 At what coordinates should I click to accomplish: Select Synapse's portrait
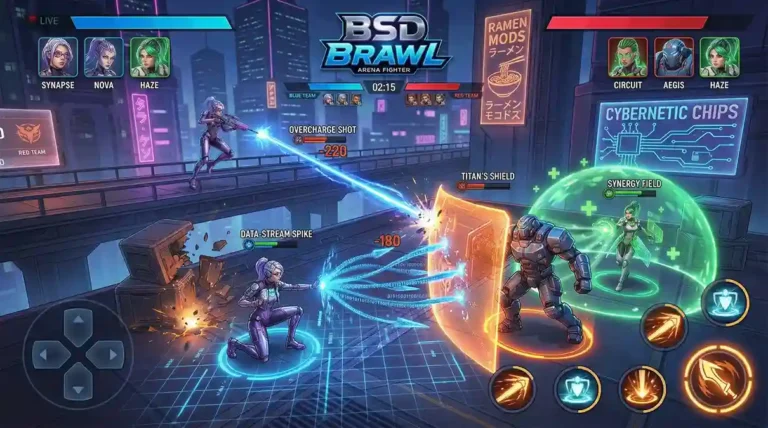(x=57, y=56)
